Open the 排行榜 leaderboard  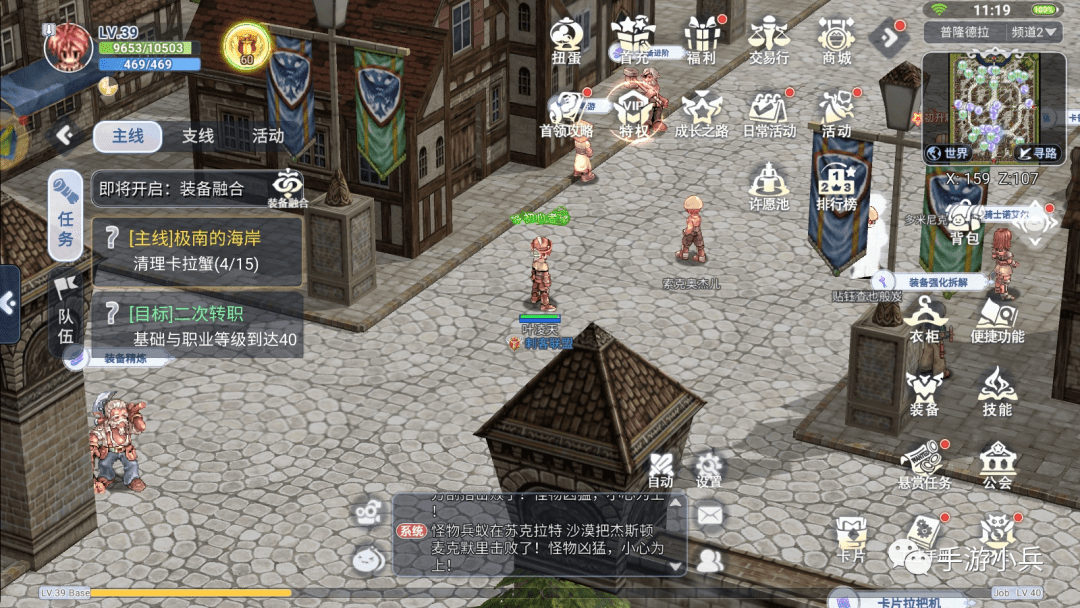point(836,185)
